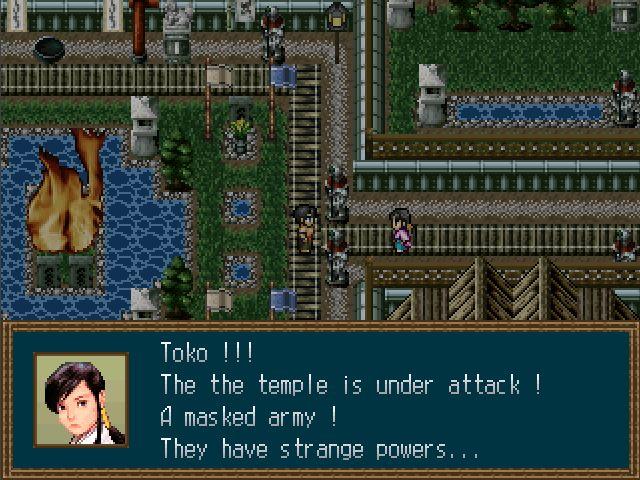
Task: Click the speaker's portrait in the dialogue
Action: 82,400
